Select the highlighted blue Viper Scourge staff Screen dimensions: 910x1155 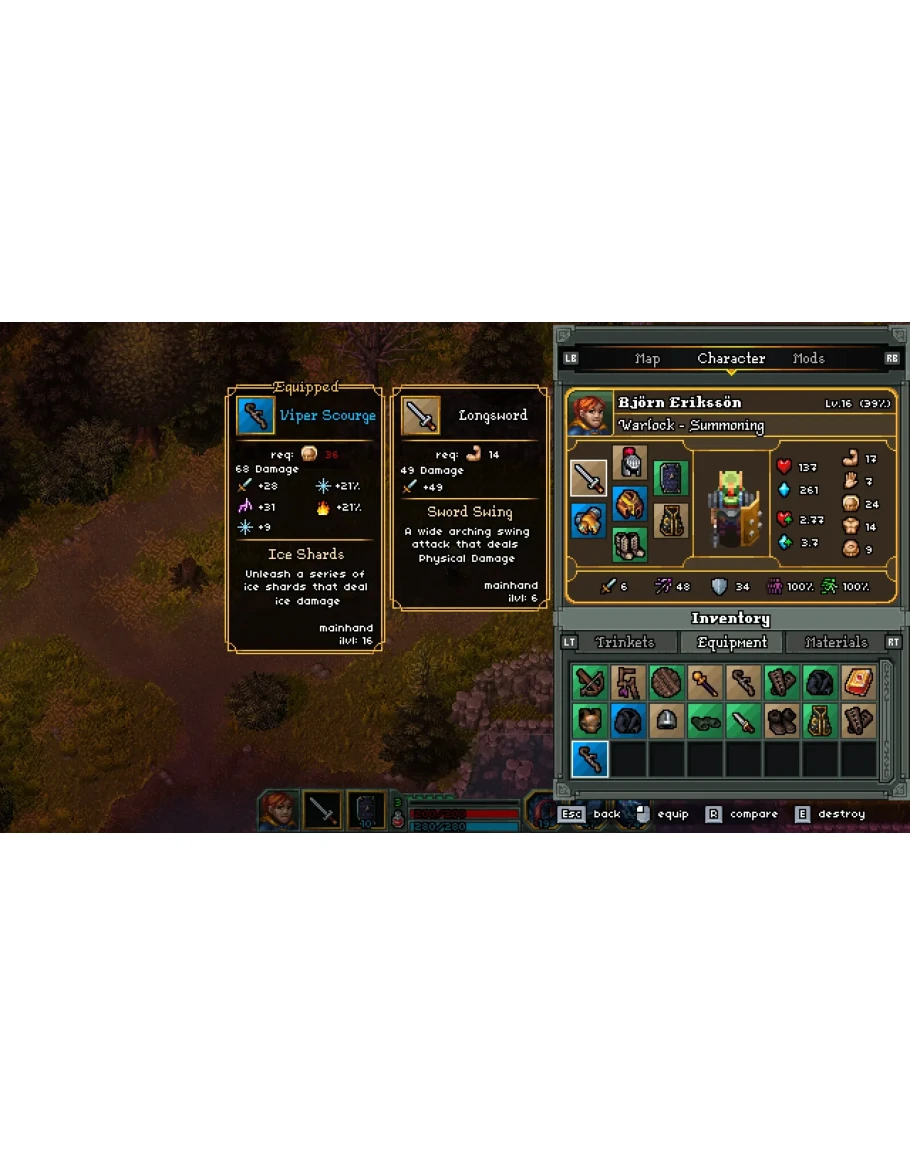click(x=590, y=759)
